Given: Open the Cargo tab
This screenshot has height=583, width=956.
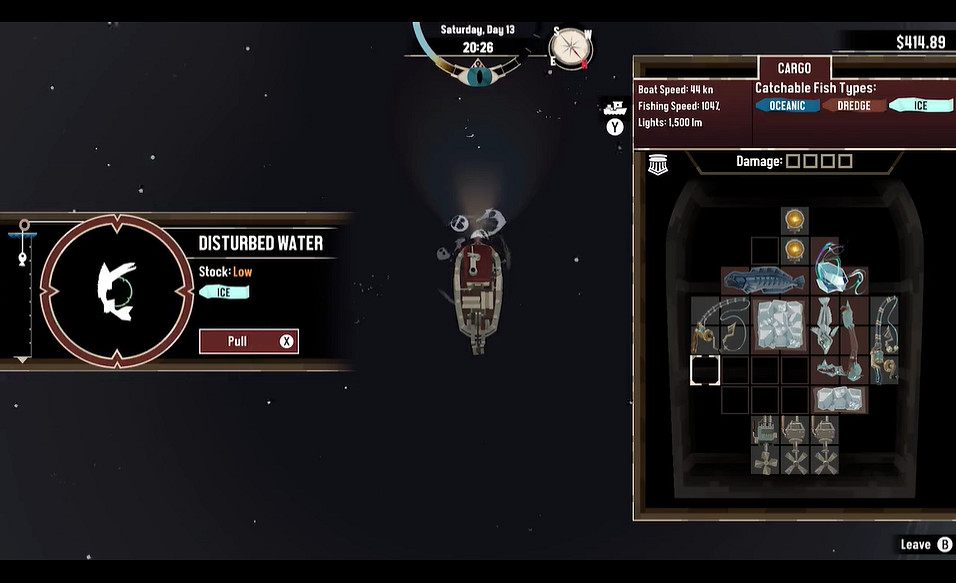Looking at the screenshot, I should (x=793, y=69).
